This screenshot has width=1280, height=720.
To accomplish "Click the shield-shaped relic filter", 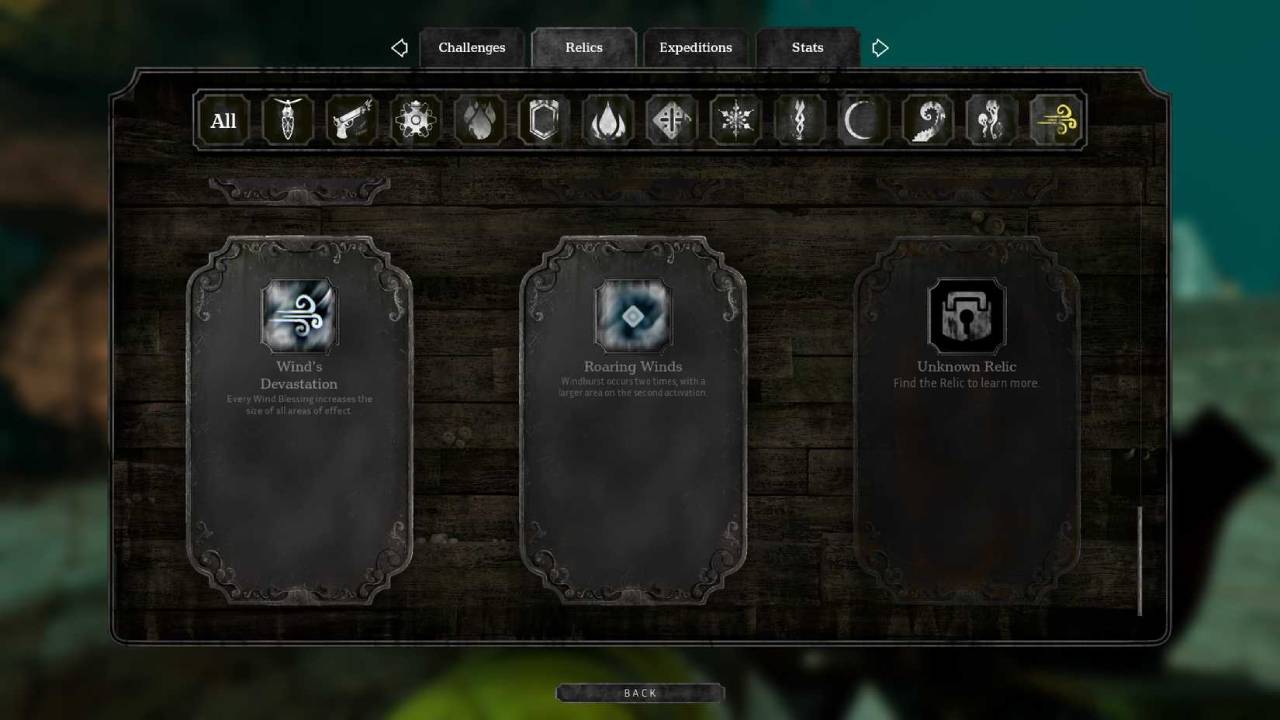I will [543, 120].
